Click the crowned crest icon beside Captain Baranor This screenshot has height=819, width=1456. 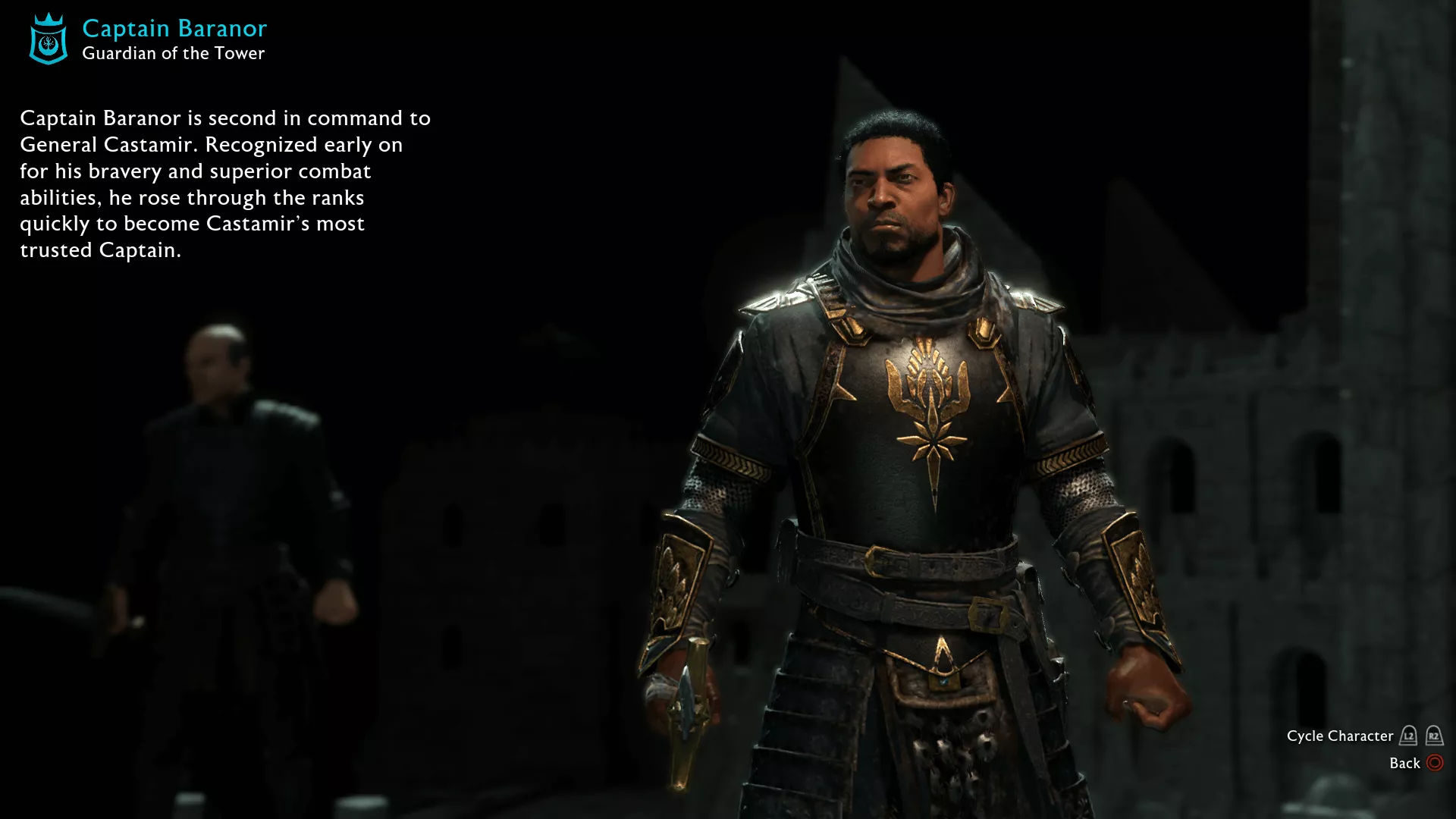[49, 39]
